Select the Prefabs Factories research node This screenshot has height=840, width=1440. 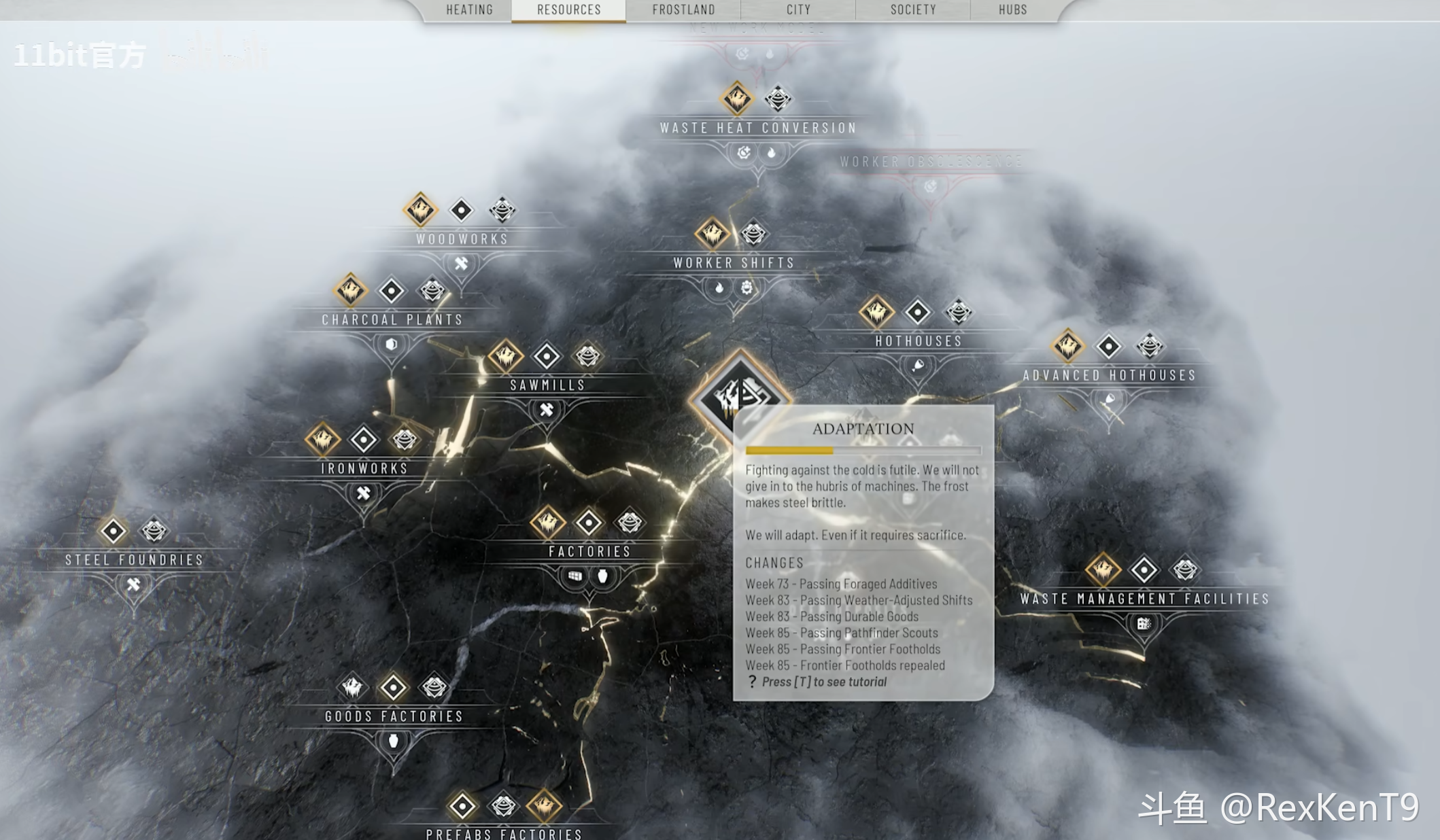pos(504,833)
